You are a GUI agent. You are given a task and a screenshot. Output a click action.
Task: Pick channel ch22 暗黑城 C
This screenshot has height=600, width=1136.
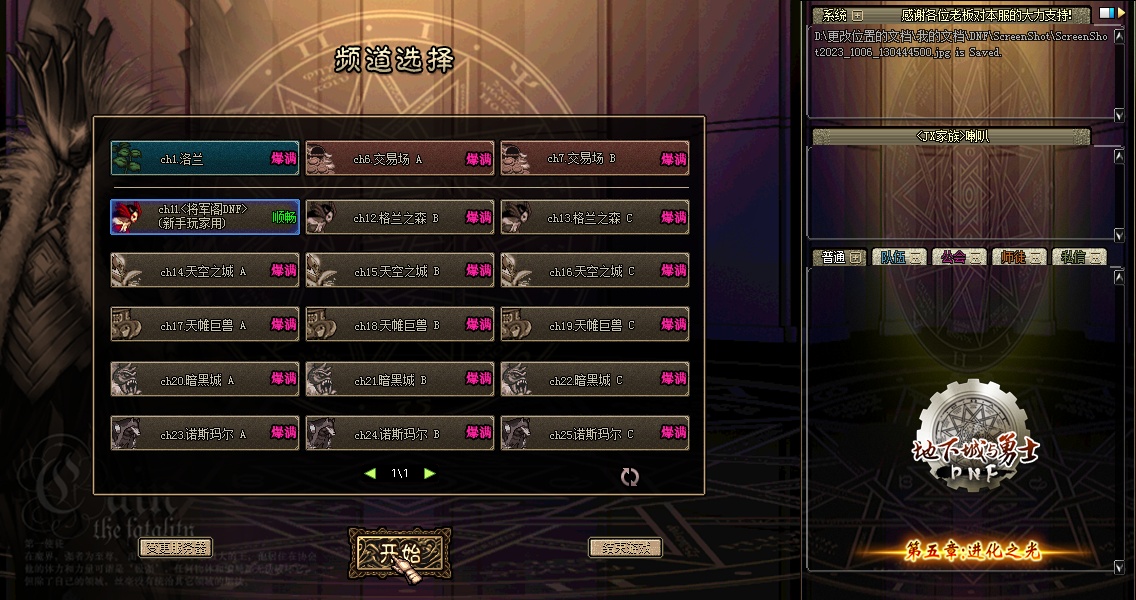click(x=594, y=380)
